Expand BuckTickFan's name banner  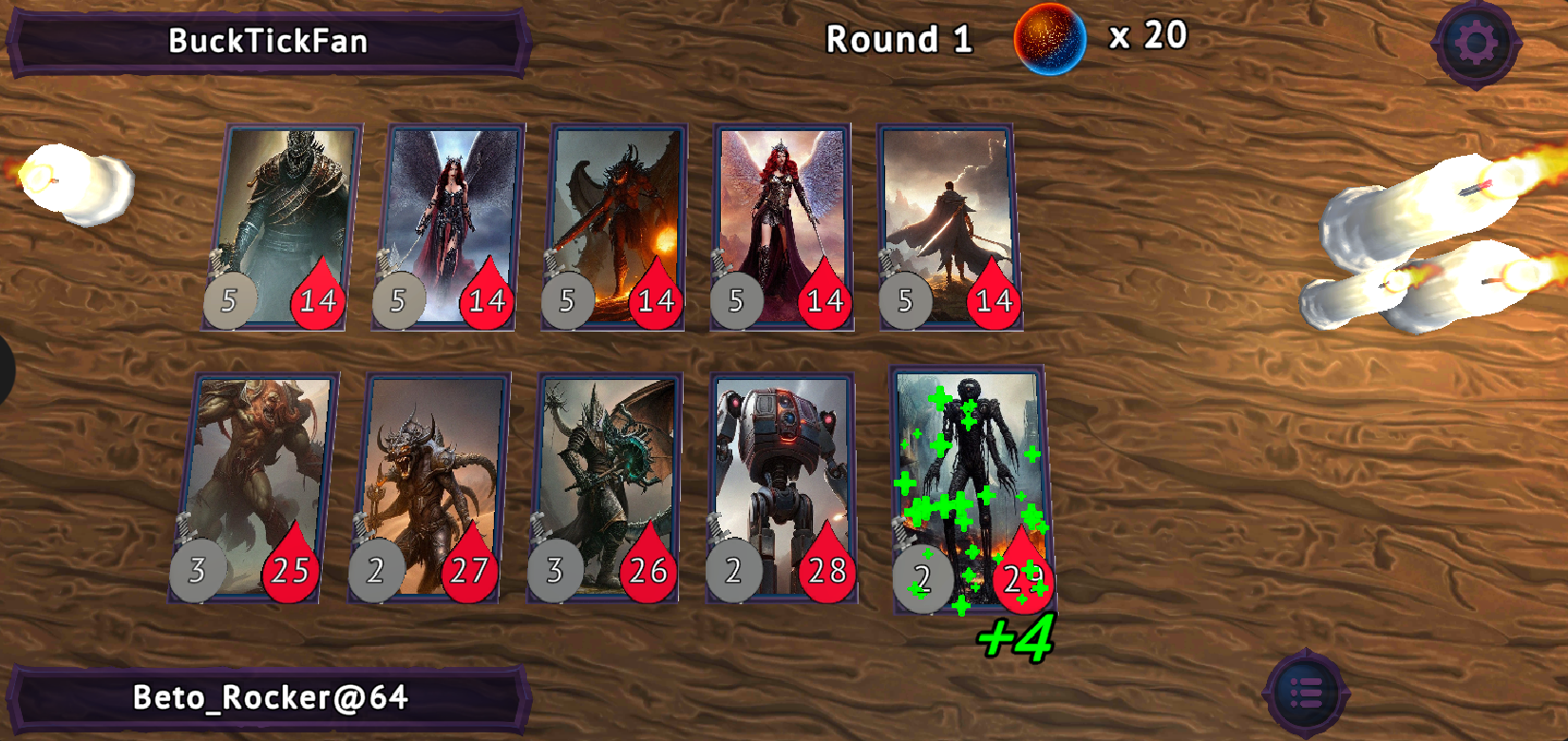tap(264, 39)
